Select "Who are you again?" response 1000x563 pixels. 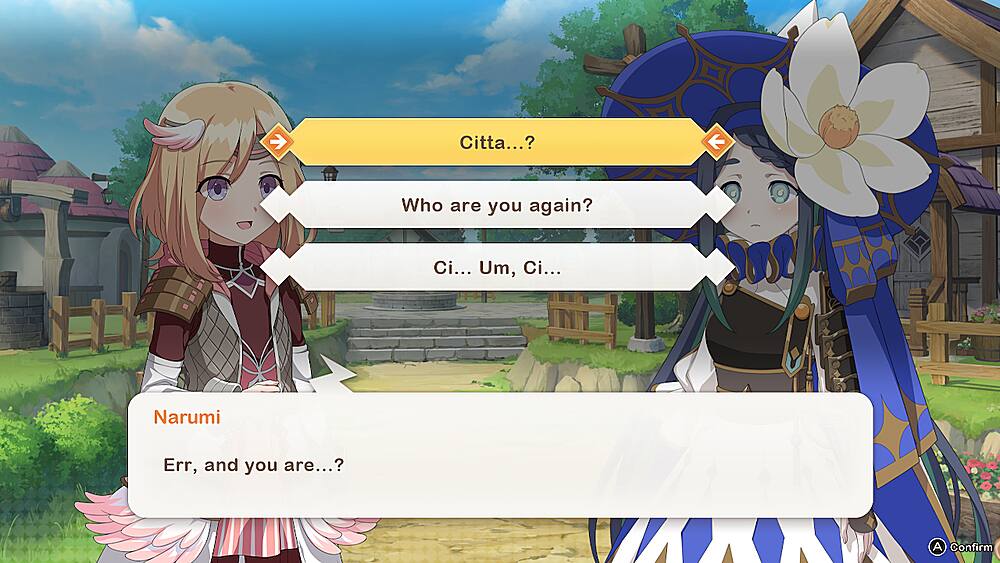click(497, 205)
